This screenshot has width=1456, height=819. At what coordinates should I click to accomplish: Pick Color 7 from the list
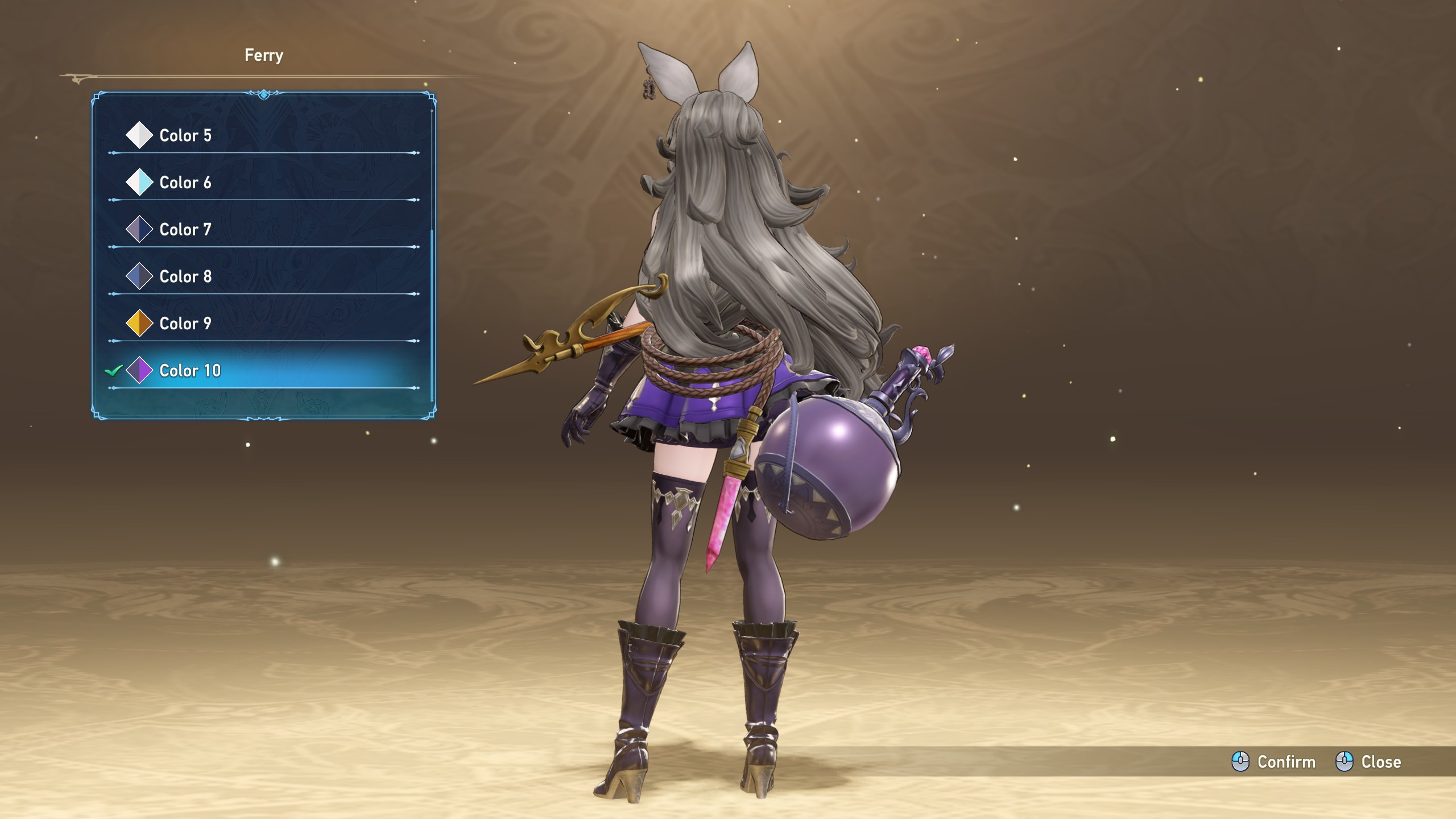(x=185, y=230)
